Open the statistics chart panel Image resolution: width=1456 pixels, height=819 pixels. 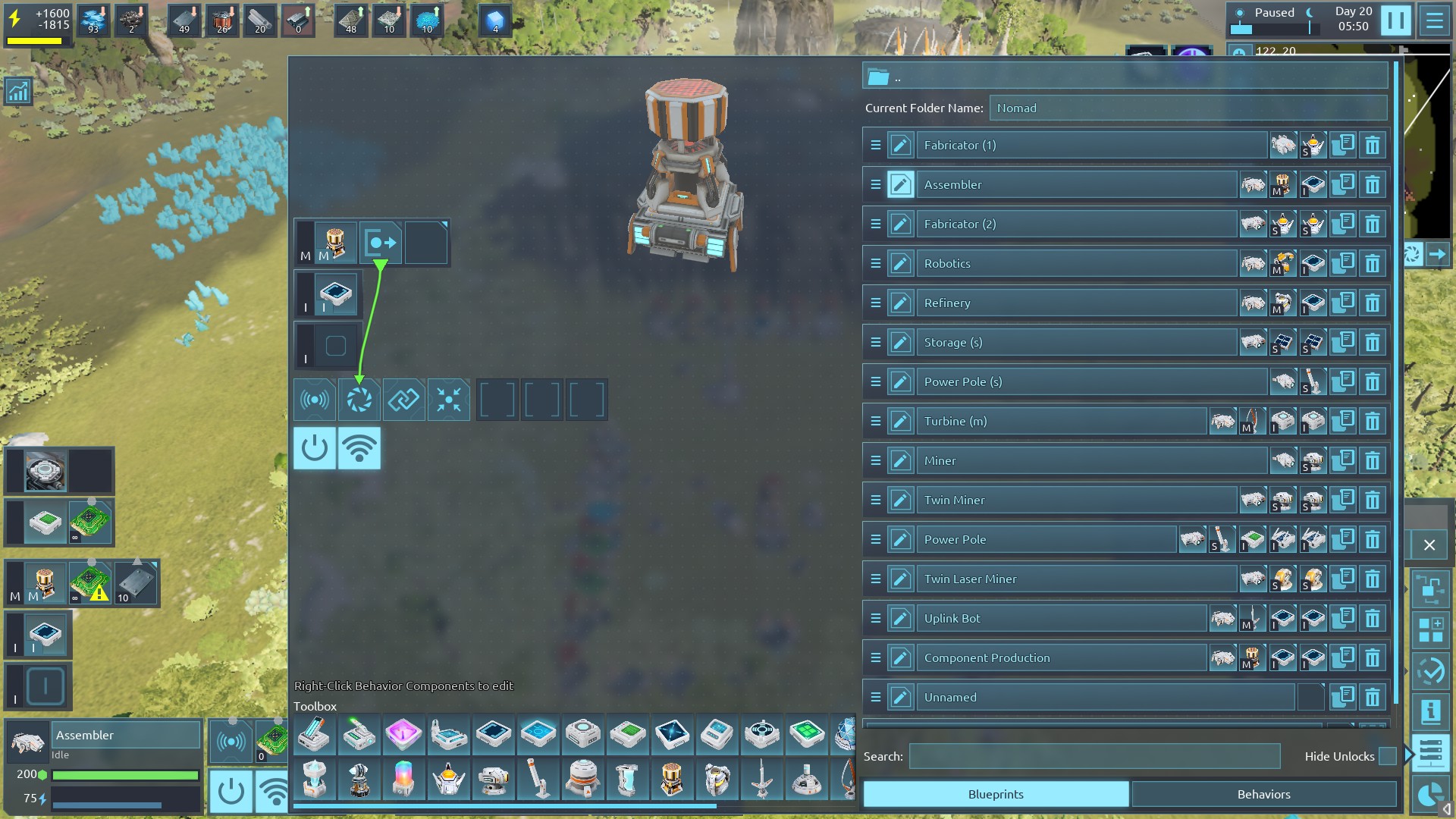click(x=17, y=92)
